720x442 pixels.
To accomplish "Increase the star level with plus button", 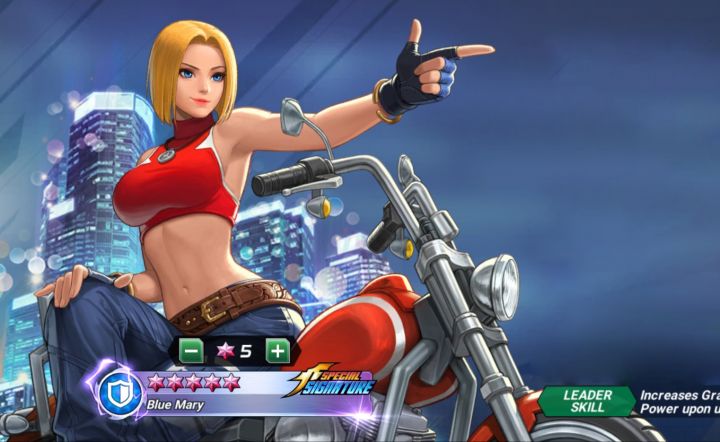I will [277, 351].
